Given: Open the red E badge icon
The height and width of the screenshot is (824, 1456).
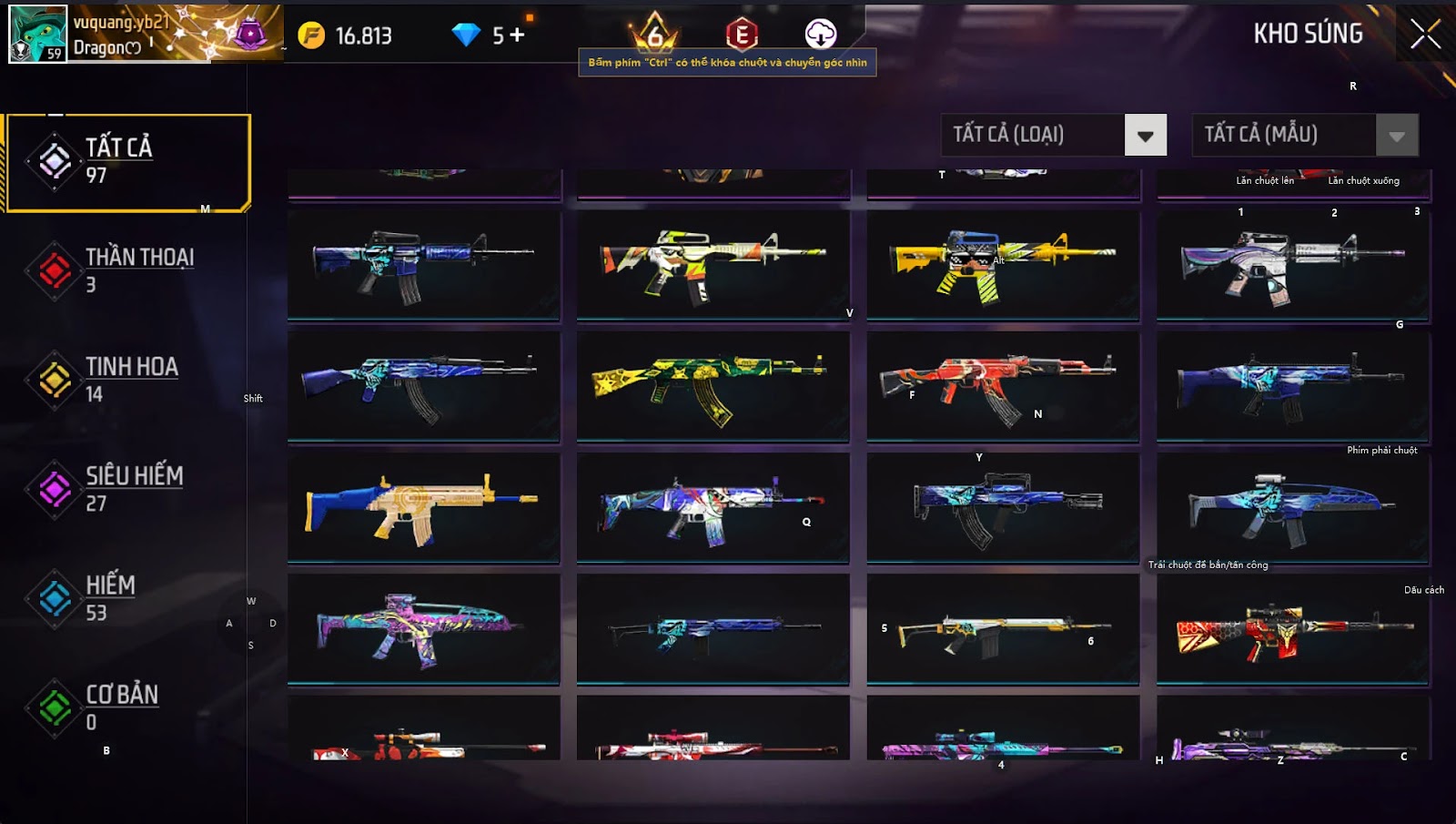Looking at the screenshot, I should point(742,36).
